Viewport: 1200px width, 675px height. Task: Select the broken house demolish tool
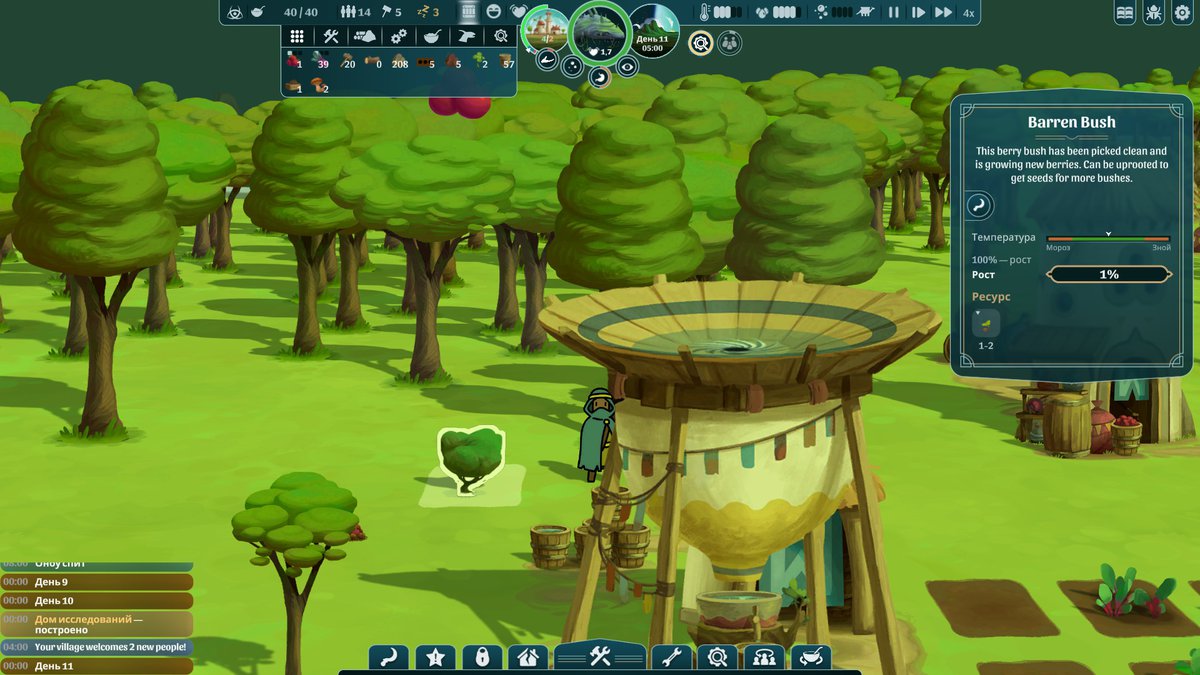528,658
